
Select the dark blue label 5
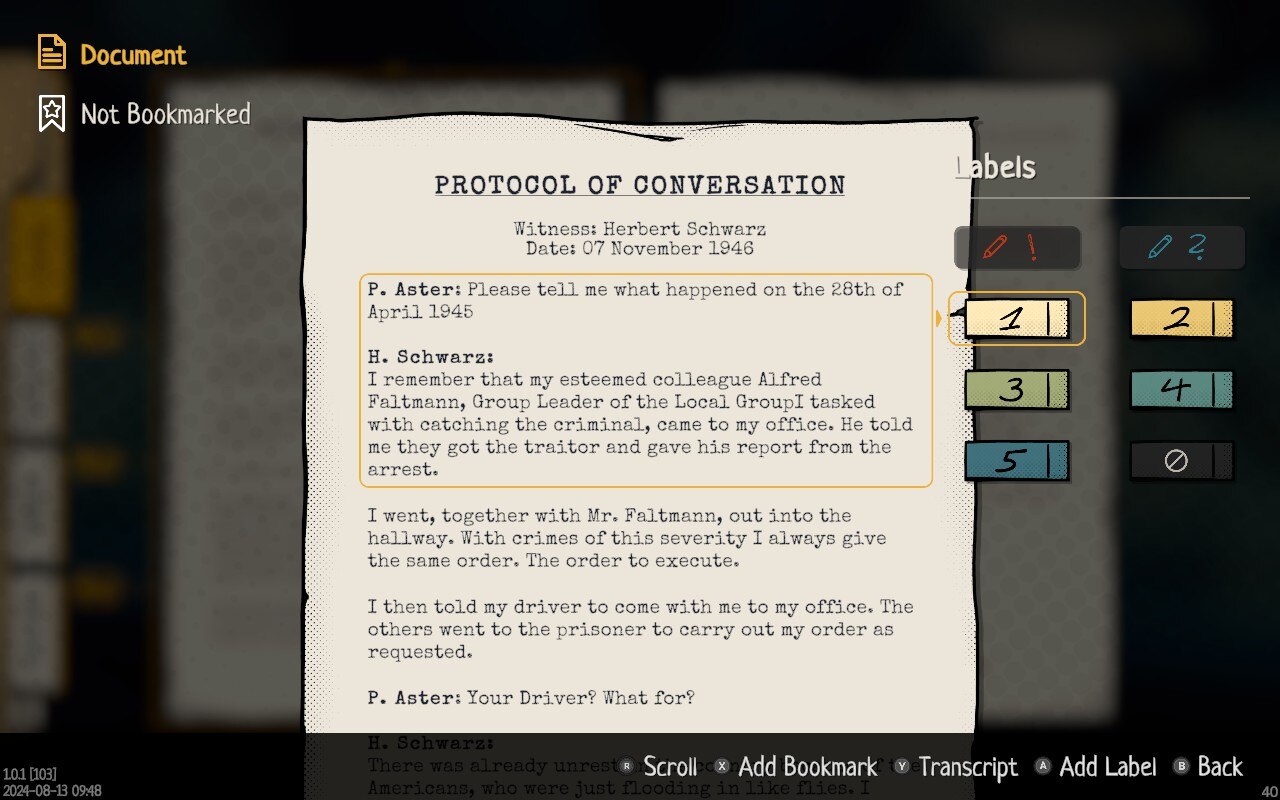(x=1016, y=461)
